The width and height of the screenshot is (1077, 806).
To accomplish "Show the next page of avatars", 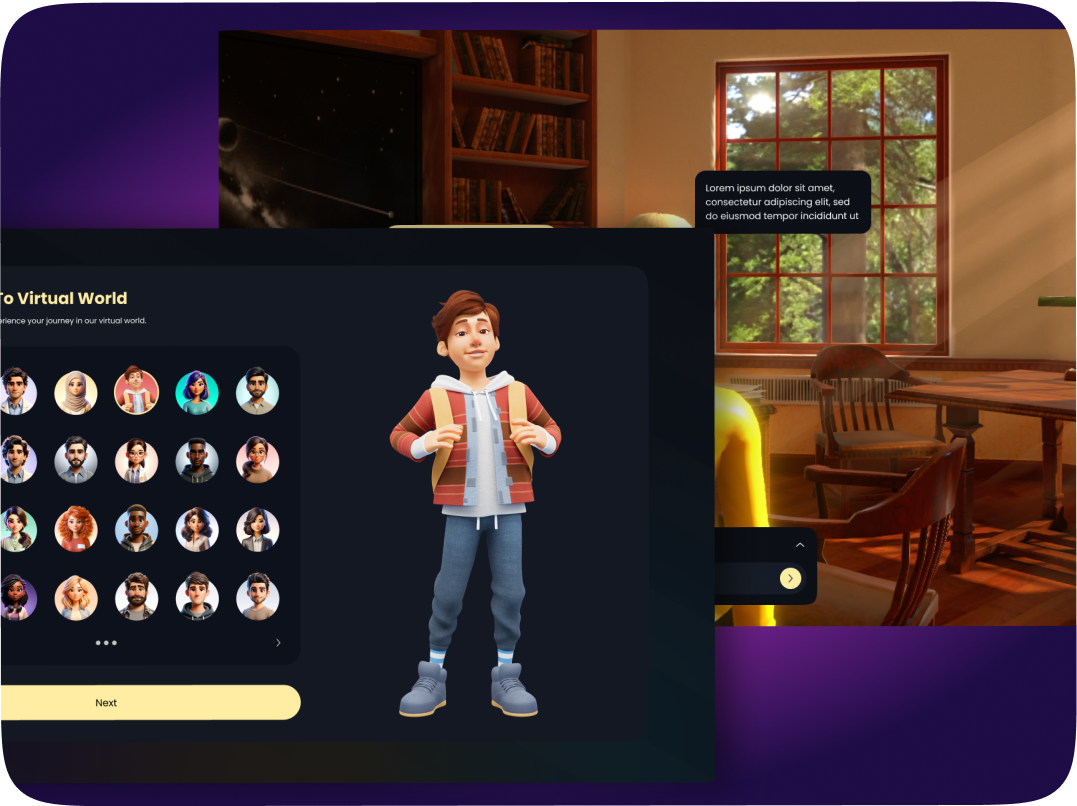I will coord(278,643).
